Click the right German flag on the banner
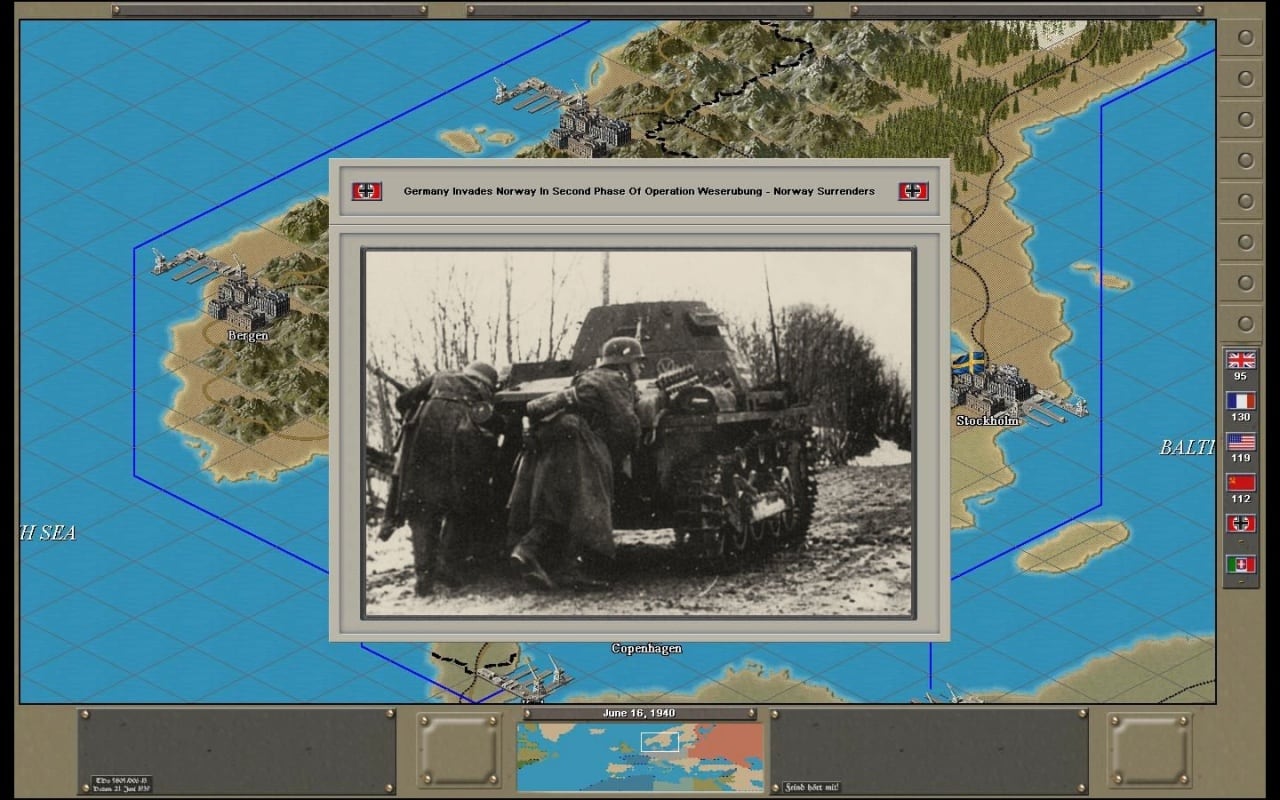This screenshot has height=800, width=1280. (x=912, y=190)
